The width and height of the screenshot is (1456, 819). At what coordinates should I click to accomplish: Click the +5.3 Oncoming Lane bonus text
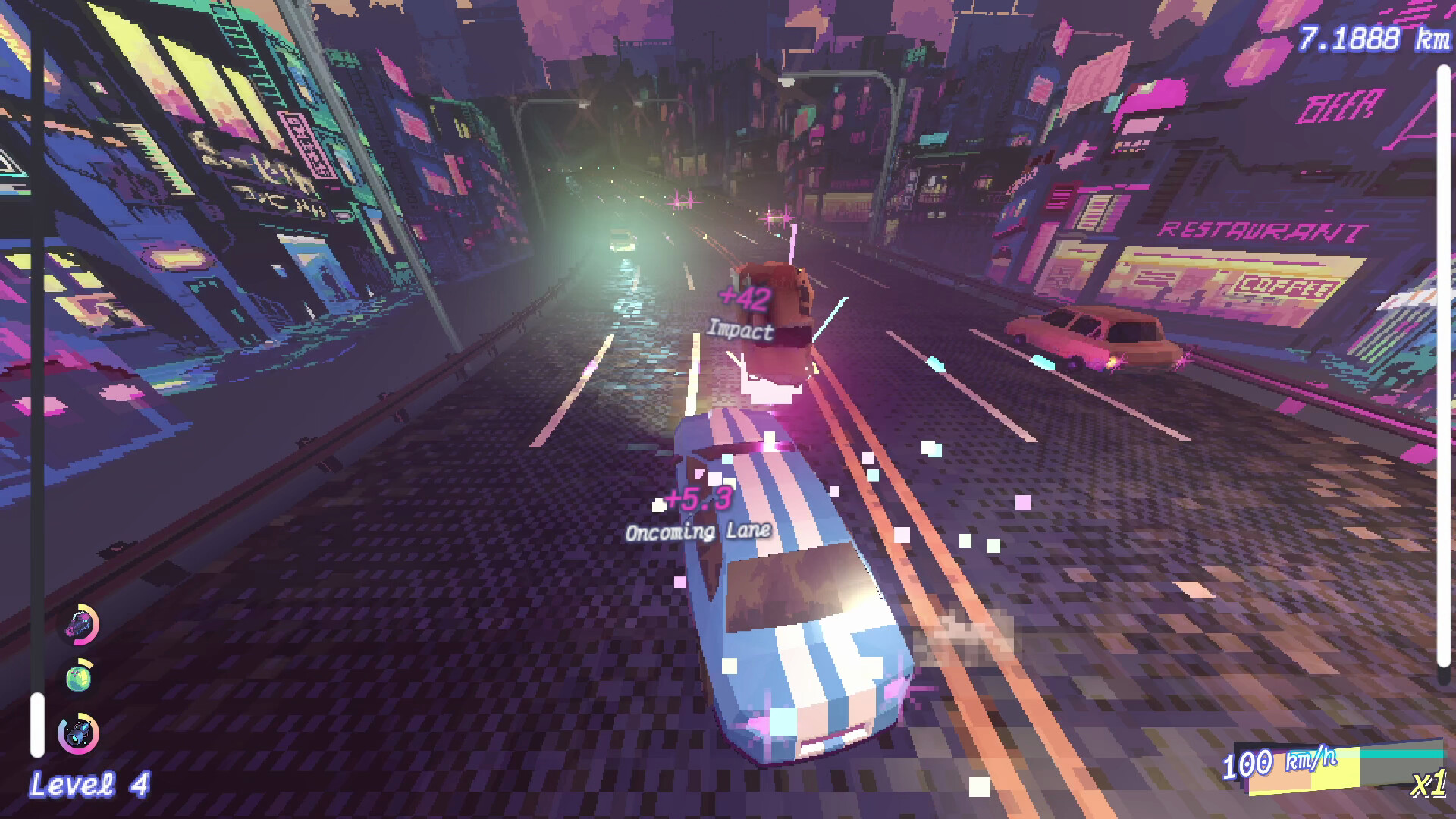point(698,513)
